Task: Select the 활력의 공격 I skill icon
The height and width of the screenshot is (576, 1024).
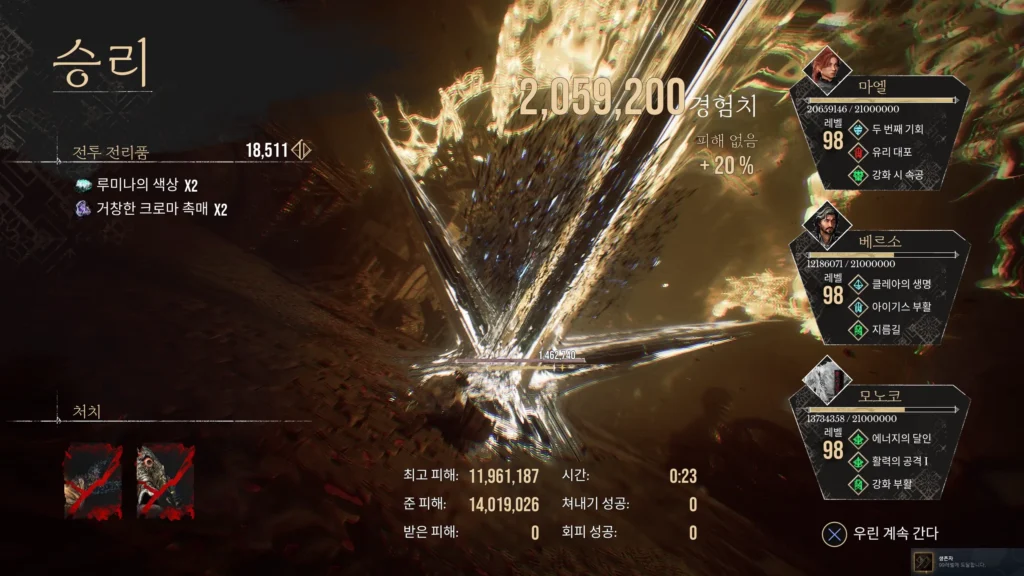Action: point(858,462)
